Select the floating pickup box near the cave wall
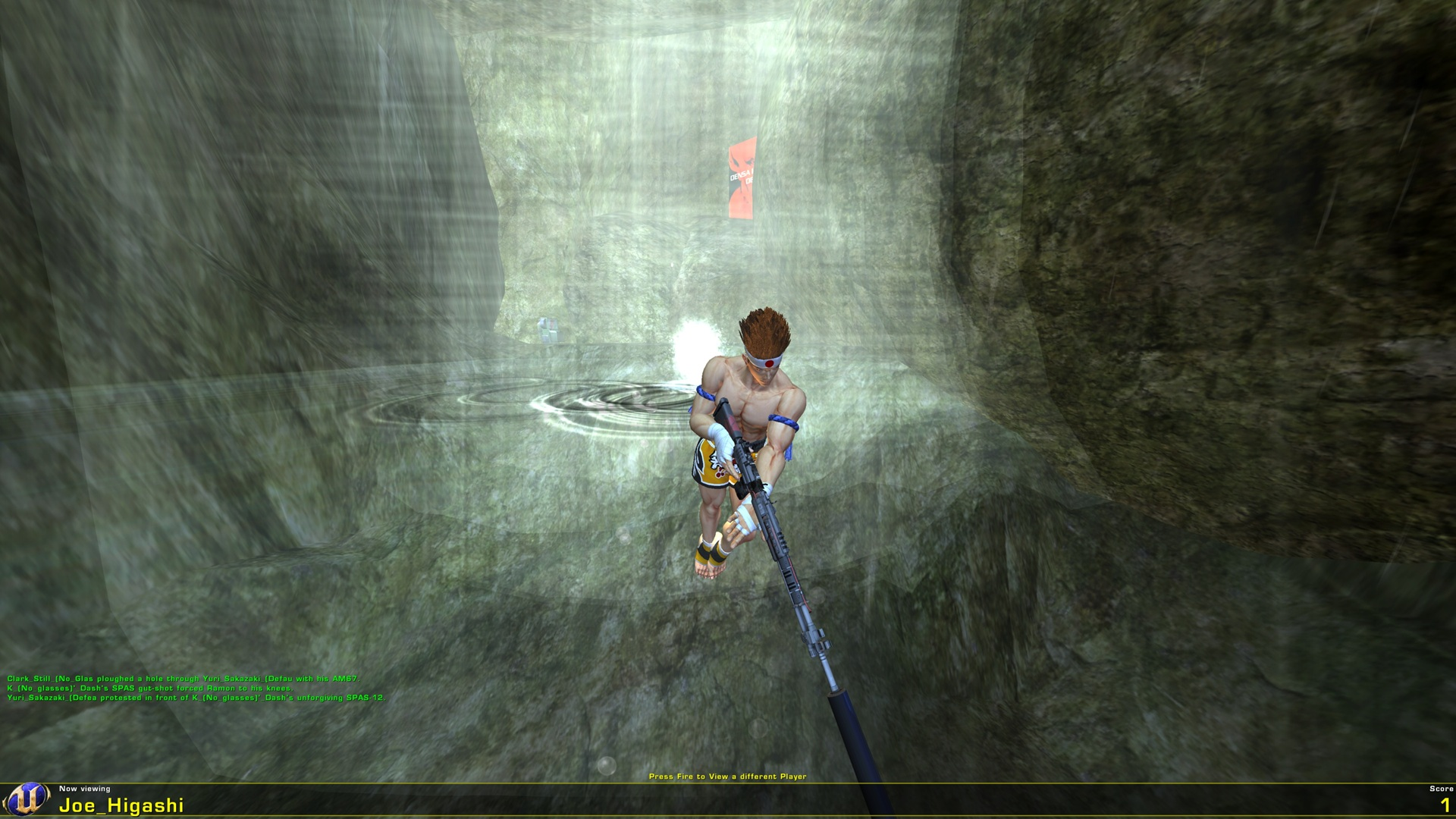This screenshot has width=1456, height=819. (x=550, y=328)
